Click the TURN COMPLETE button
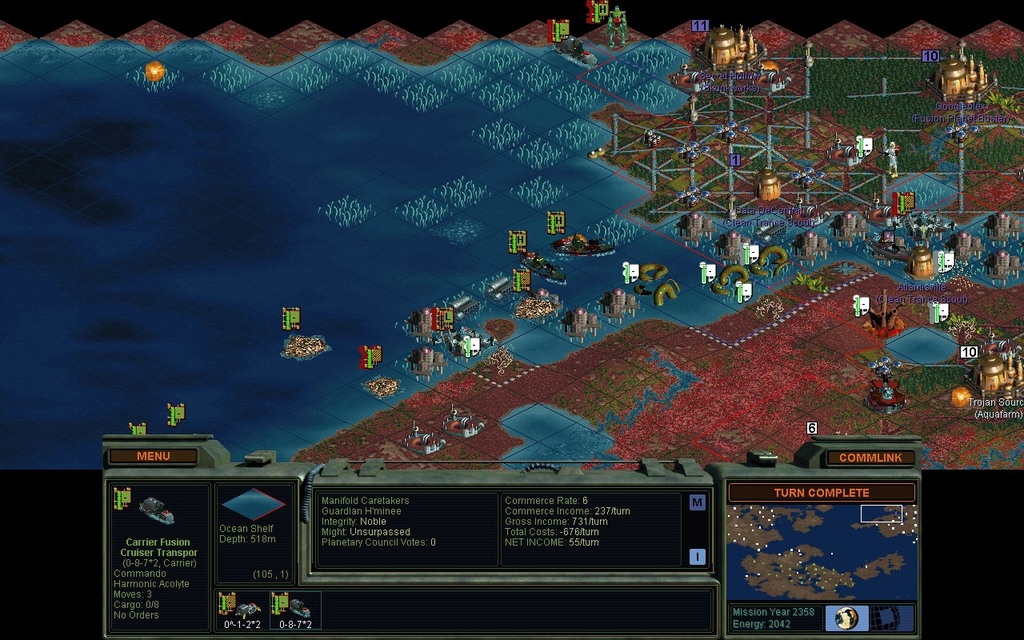Image resolution: width=1024 pixels, height=640 pixels. pyautogui.click(x=821, y=493)
